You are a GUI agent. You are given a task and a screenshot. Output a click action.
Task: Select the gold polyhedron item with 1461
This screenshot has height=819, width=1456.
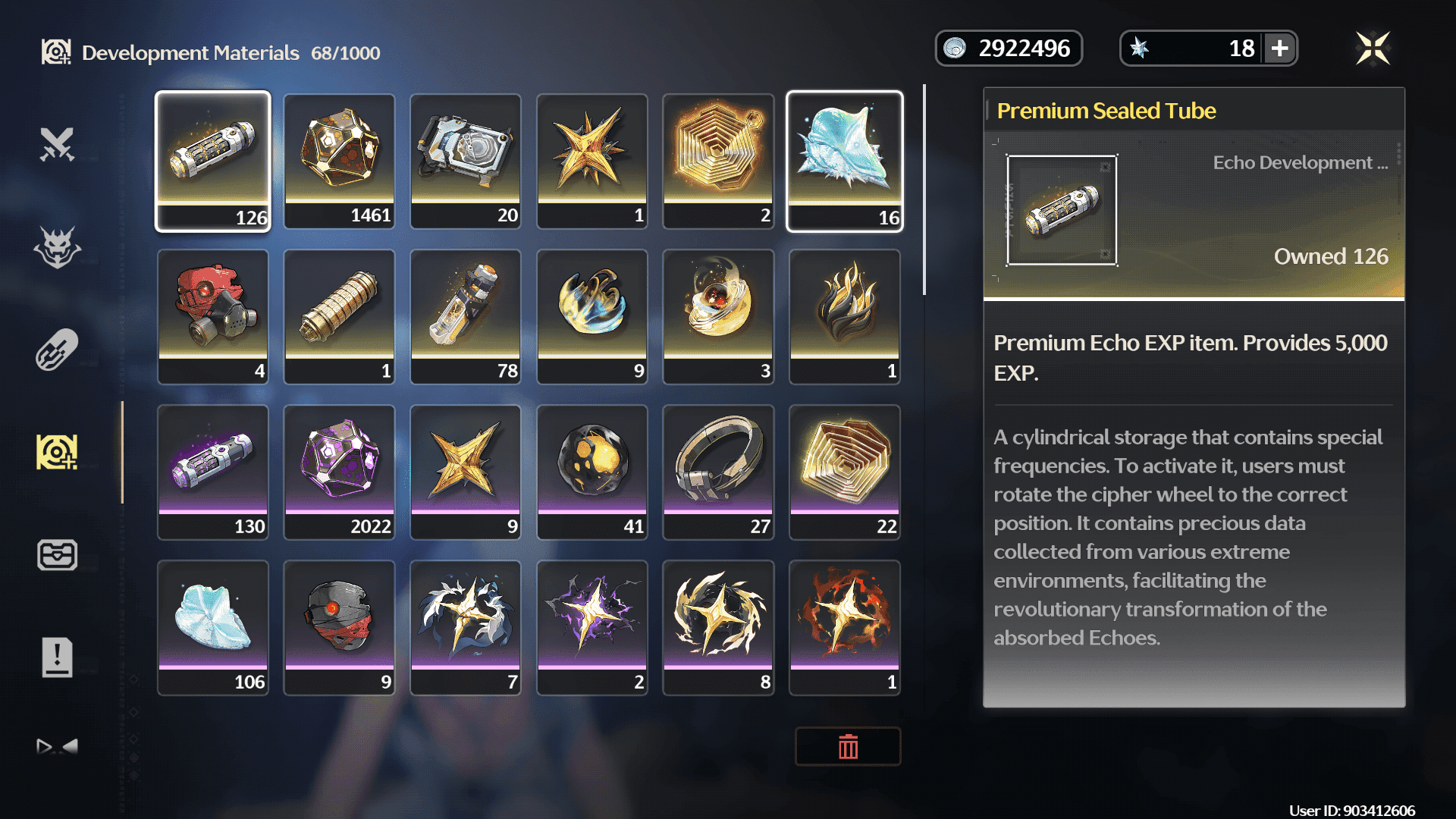point(339,161)
